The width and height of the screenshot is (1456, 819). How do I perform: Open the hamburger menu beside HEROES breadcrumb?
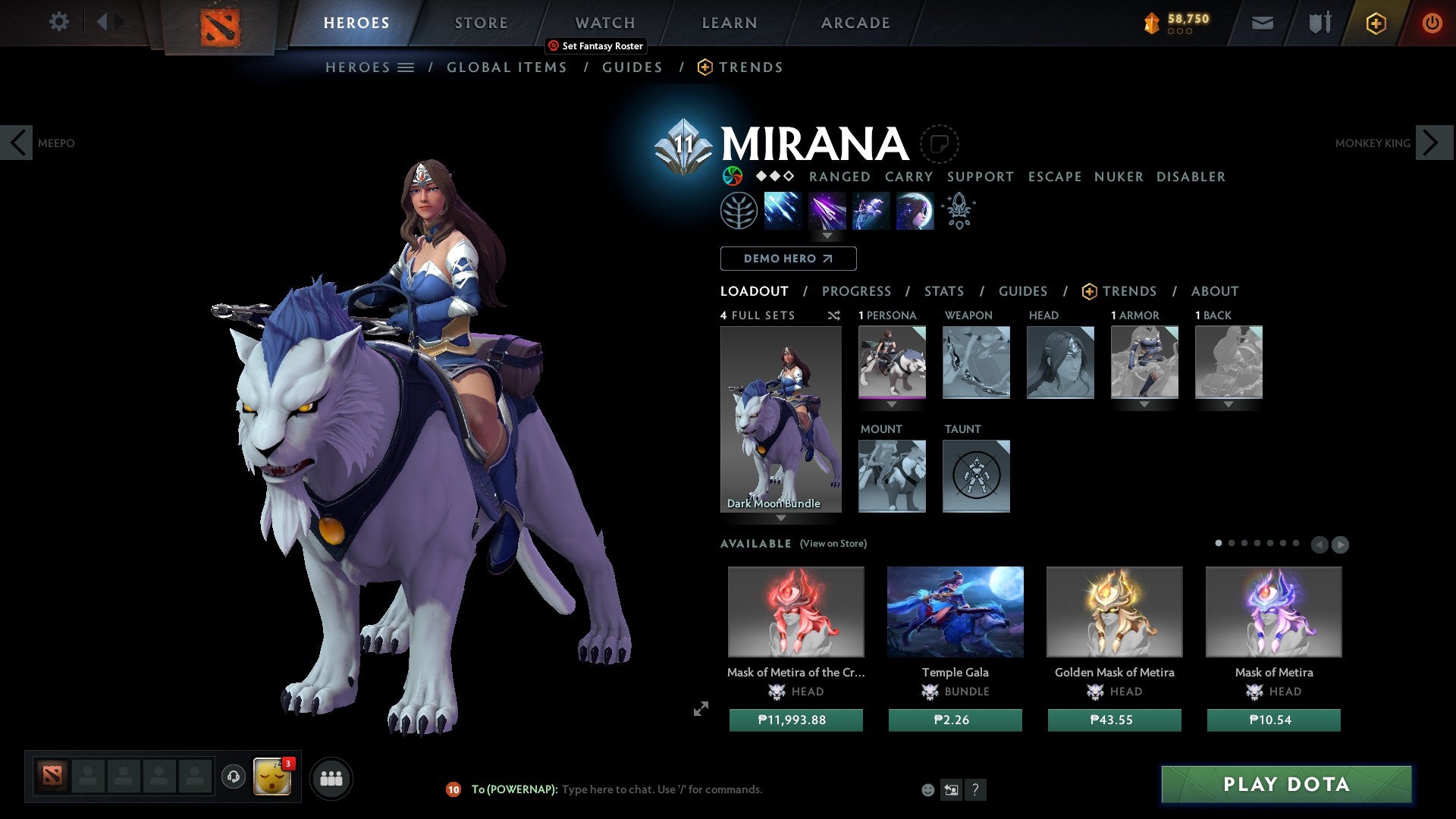[x=407, y=67]
